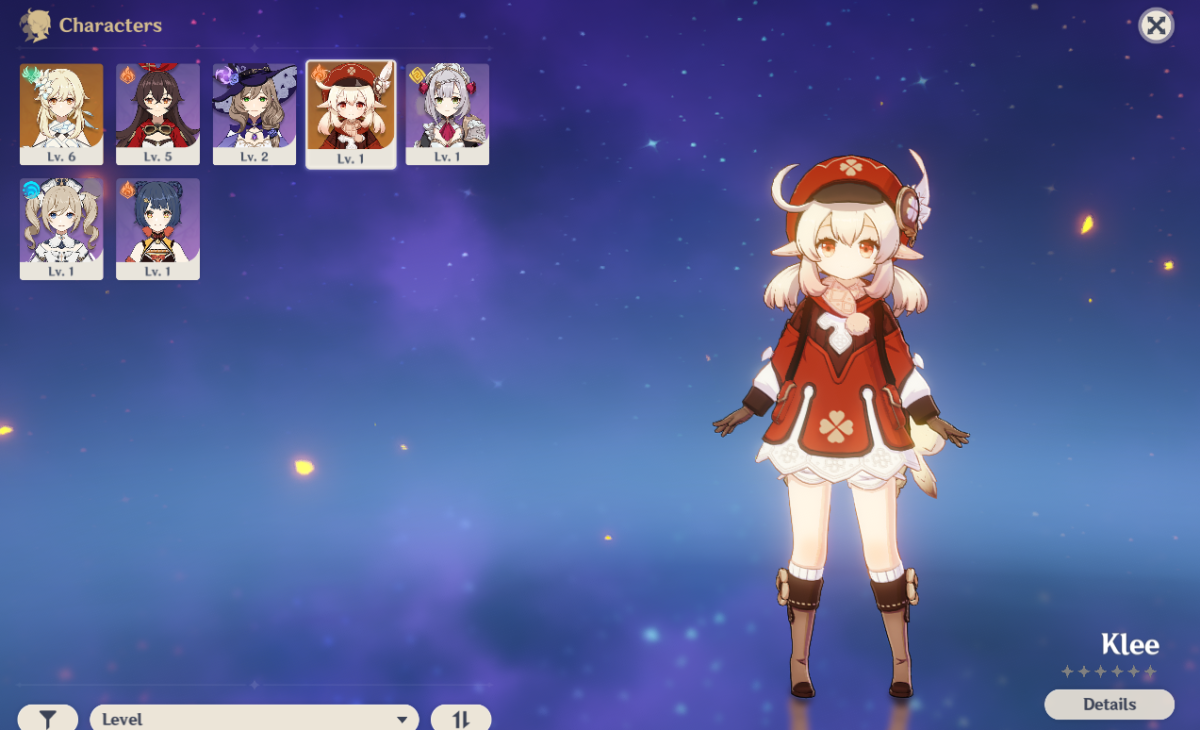This screenshot has width=1200, height=730.
Task: Open the funnel filter options
Action: point(47,718)
